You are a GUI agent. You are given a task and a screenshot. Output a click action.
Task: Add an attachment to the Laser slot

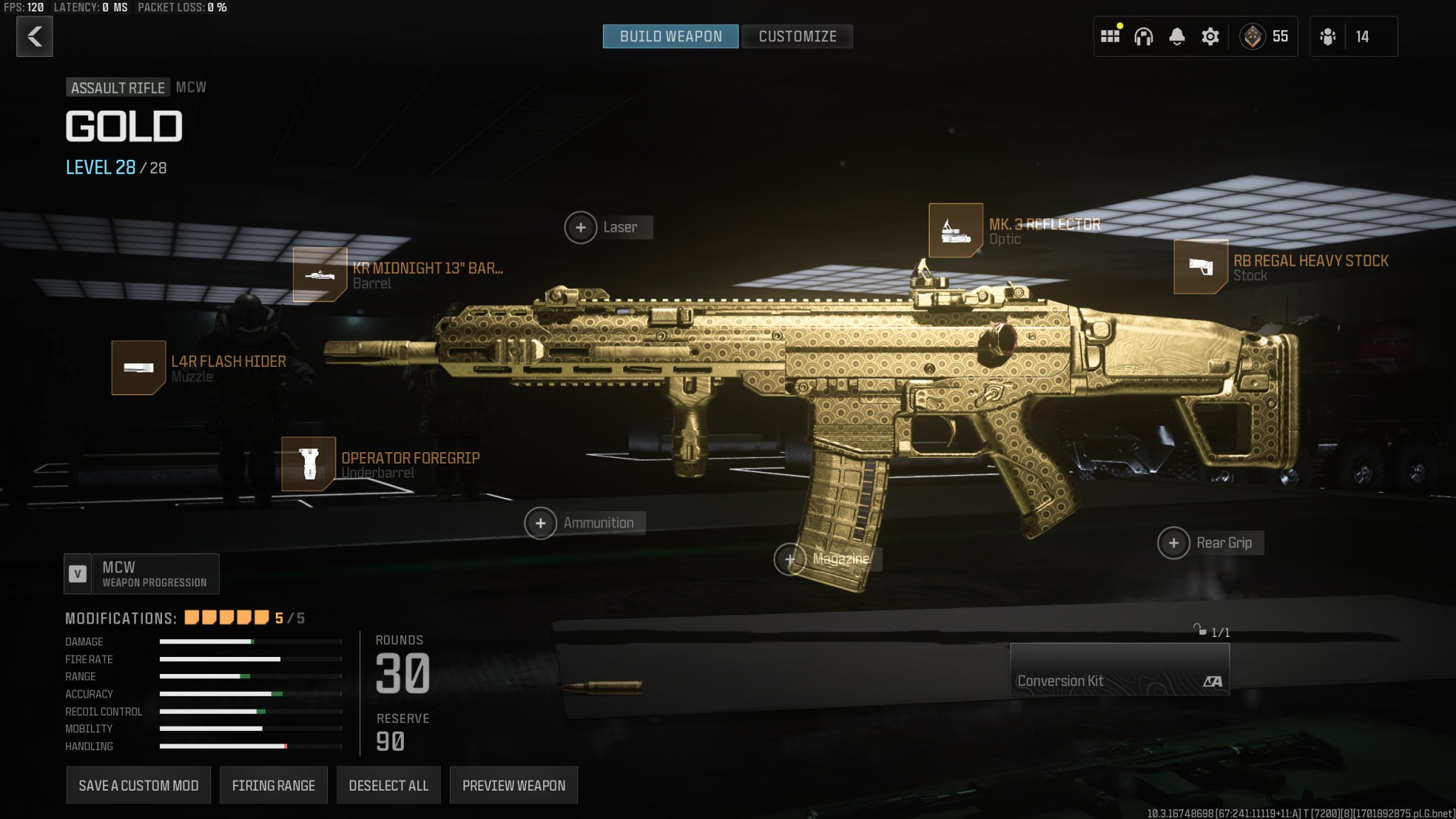pos(582,227)
